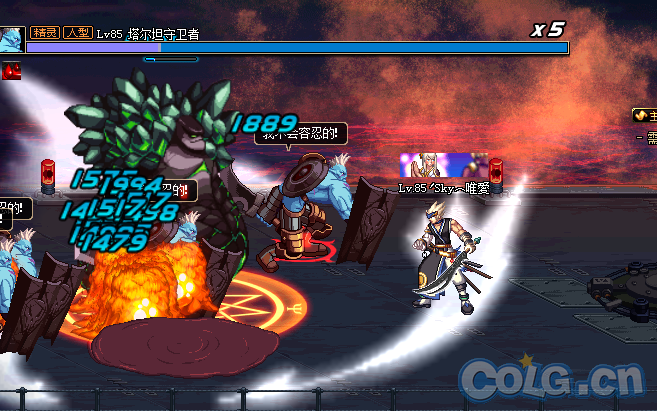
Task: Click the boss portrait of 塔尔坦守卫者
Action: point(11,40)
